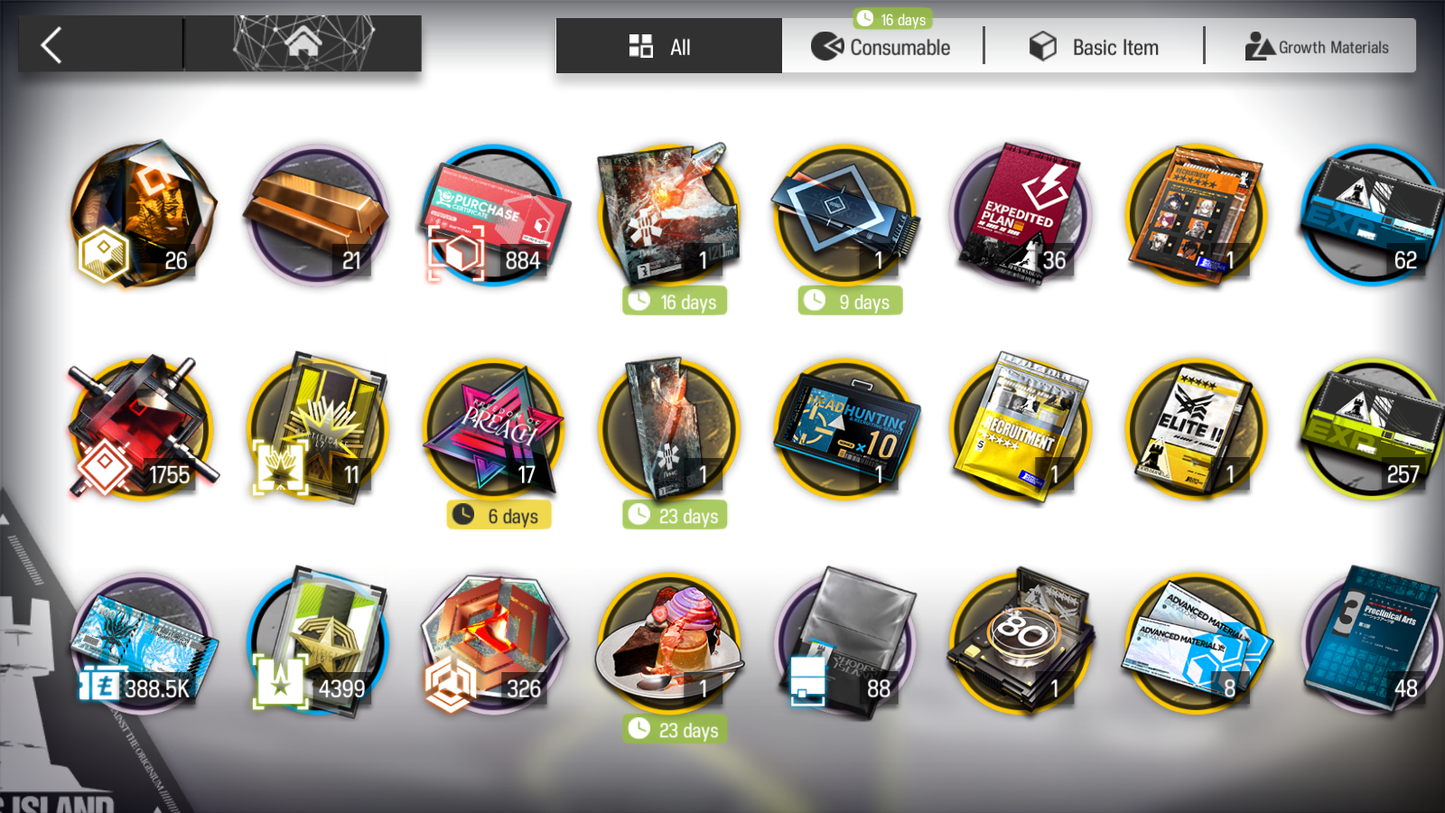Go back using the arrow button
The height and width of the screenshot is (813, 1445).
52,45
